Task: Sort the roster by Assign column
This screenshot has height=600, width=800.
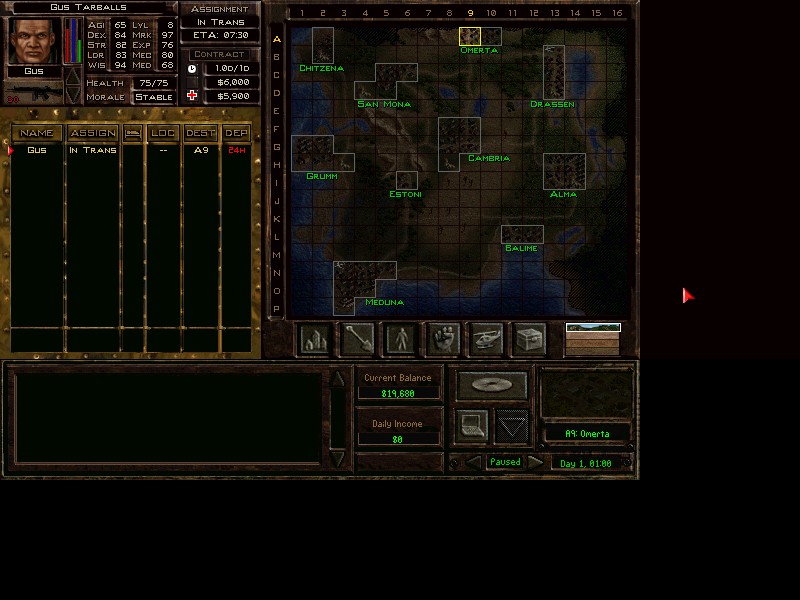Action: [92, 133]
